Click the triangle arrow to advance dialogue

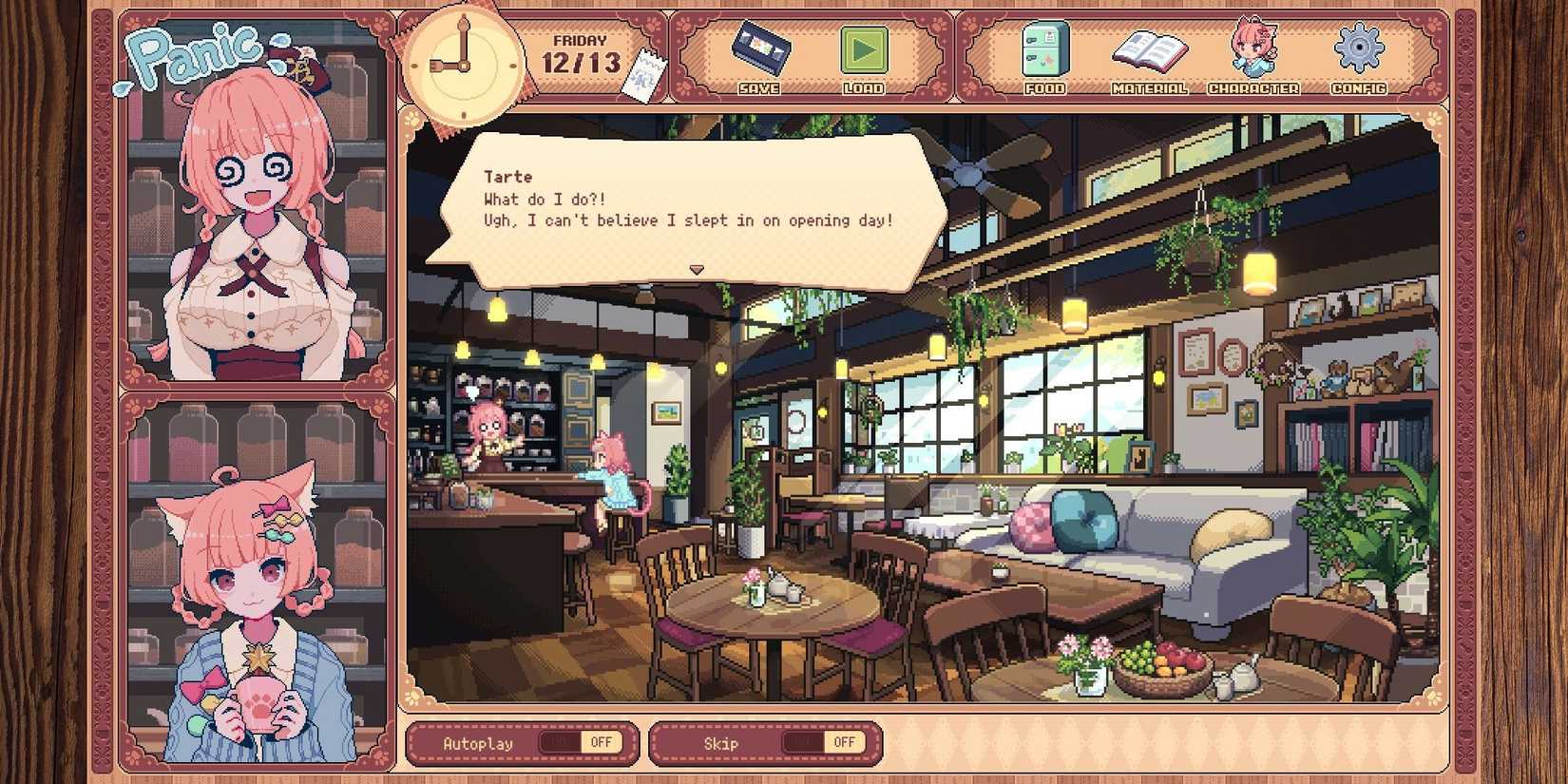click(x=697, y=270)
